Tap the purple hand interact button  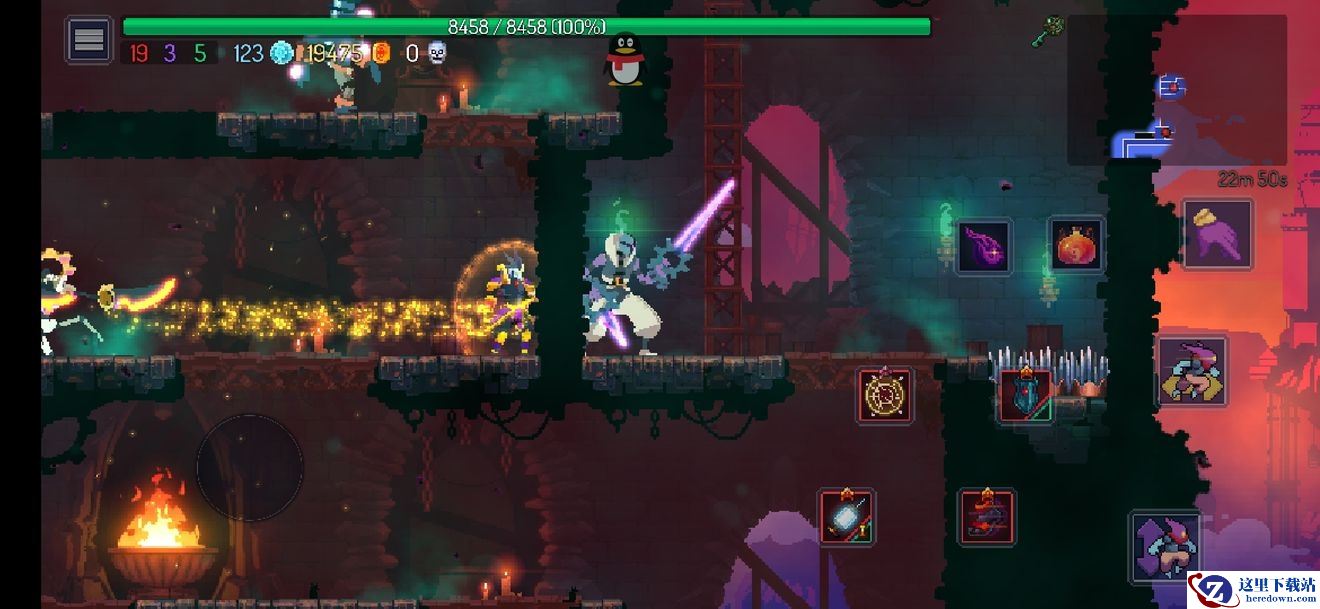click(1217, 234)
